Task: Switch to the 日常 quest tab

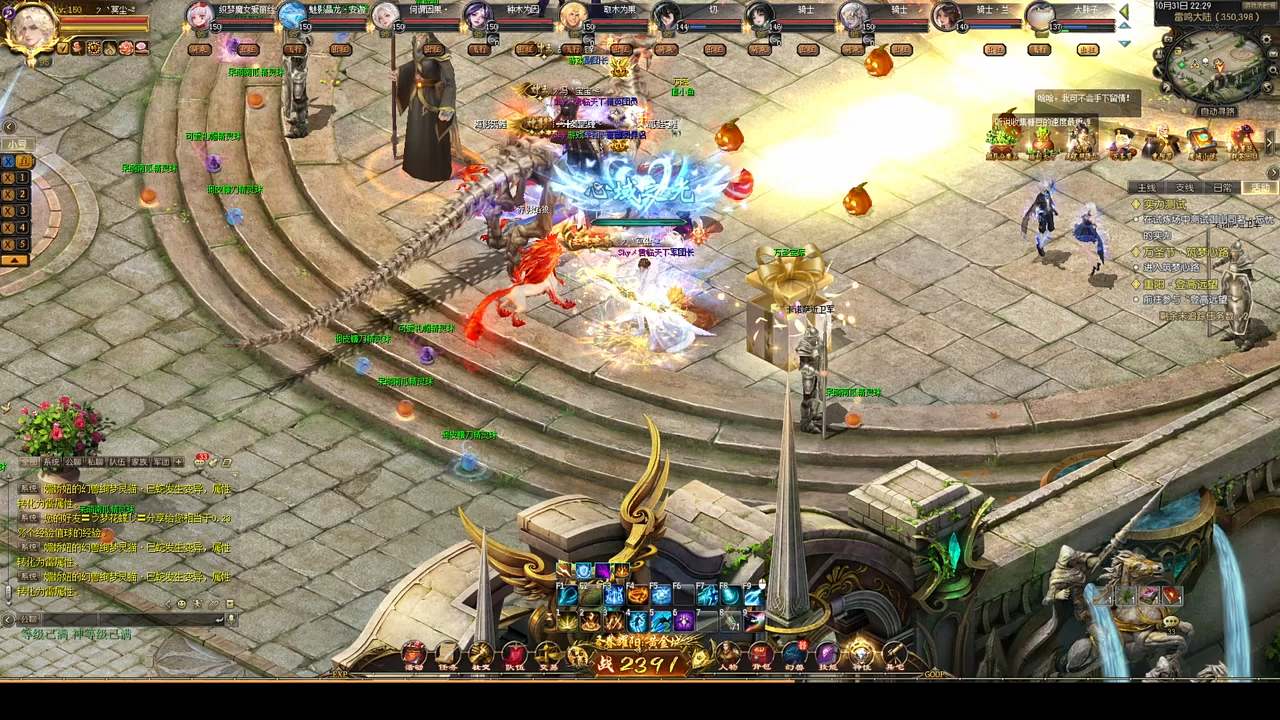Action: pyautogui.click(x=1222, y=188)
